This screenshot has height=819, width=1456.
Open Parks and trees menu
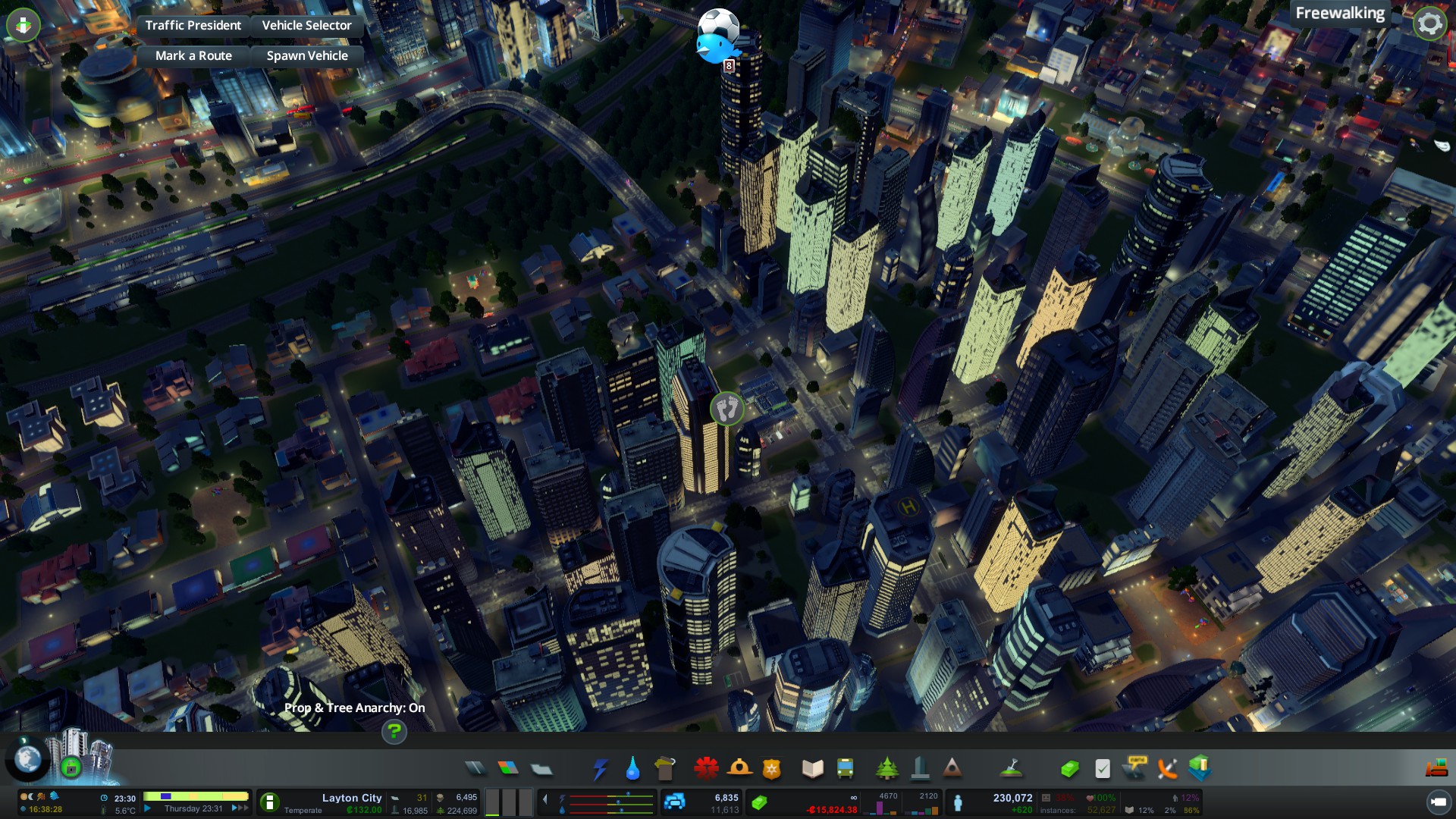point(886,769)
